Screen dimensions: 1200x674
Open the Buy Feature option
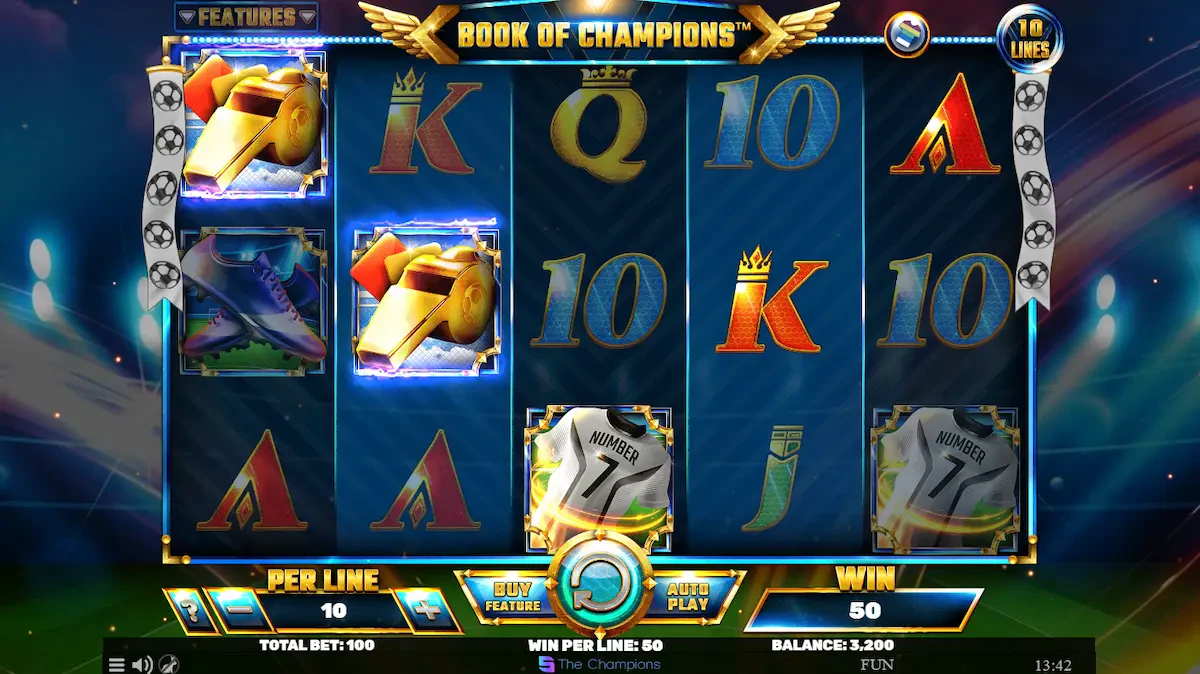512,597
